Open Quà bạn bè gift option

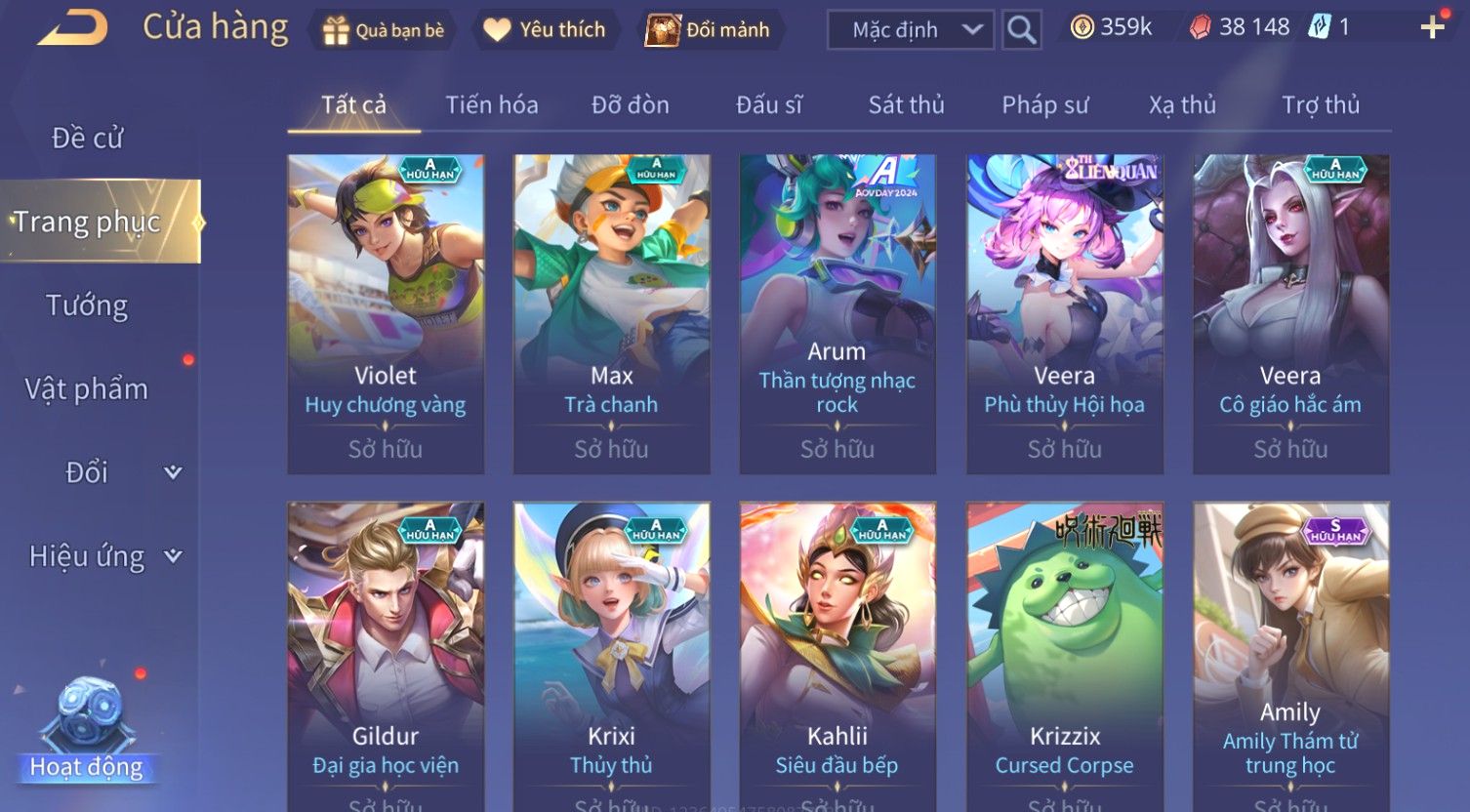384,30
